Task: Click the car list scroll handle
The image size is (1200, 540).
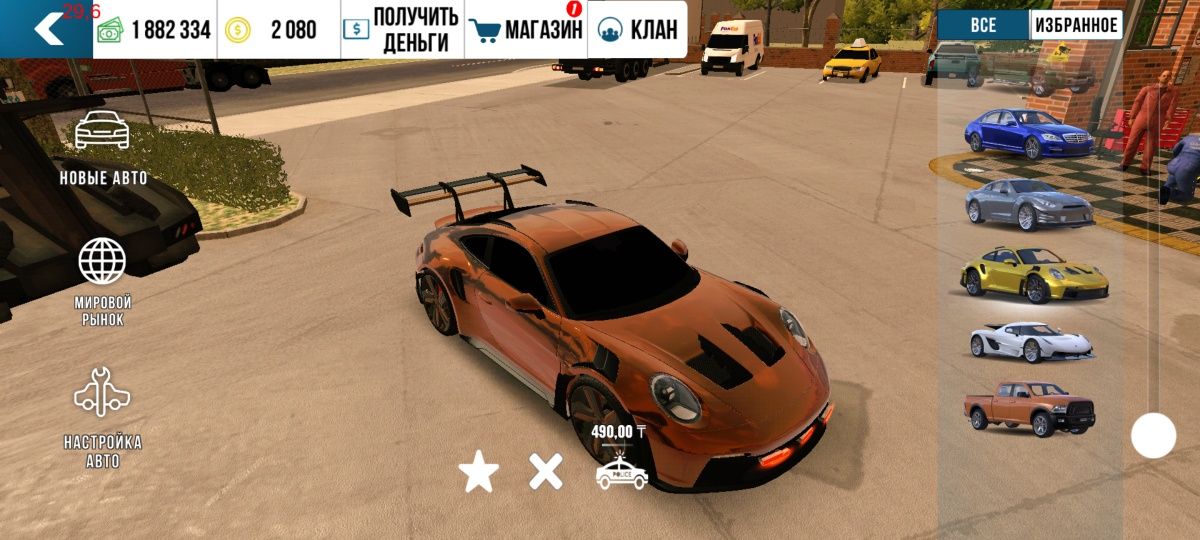Action: (x=1153, y=436)
